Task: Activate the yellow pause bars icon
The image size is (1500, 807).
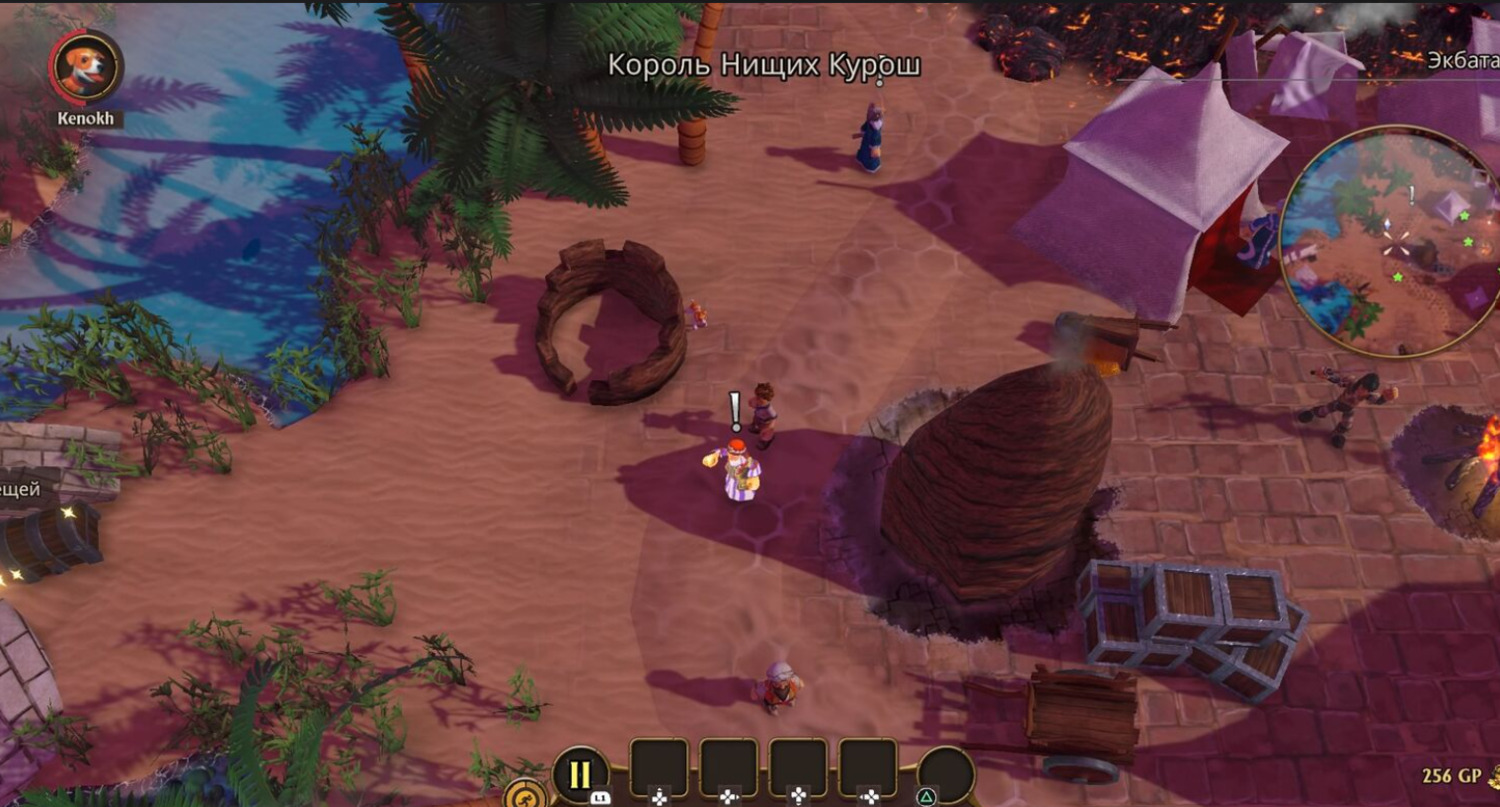Action: (580, 774)
